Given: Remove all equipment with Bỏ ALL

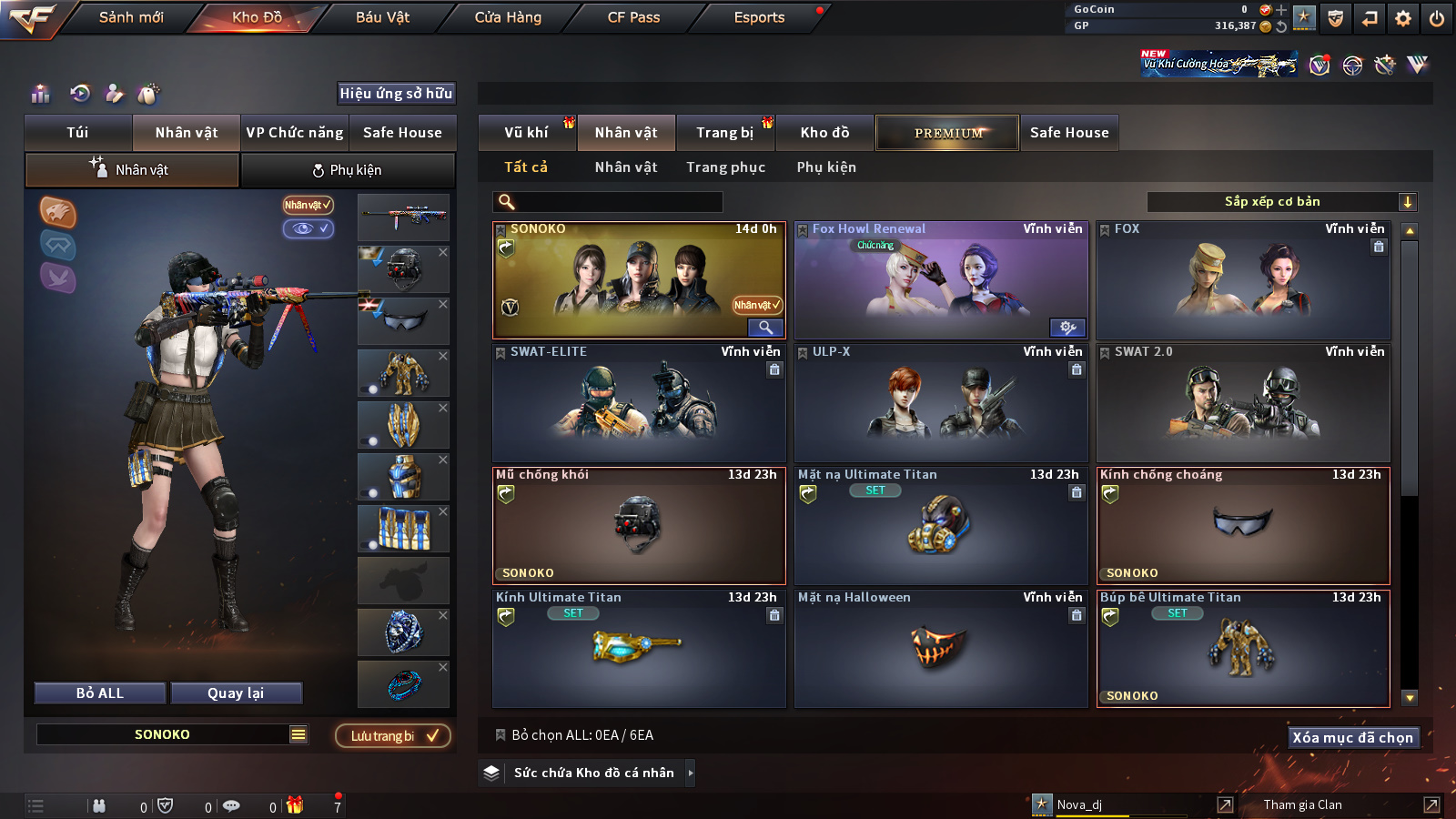Looking at the screenshot, I should [100, 693].
